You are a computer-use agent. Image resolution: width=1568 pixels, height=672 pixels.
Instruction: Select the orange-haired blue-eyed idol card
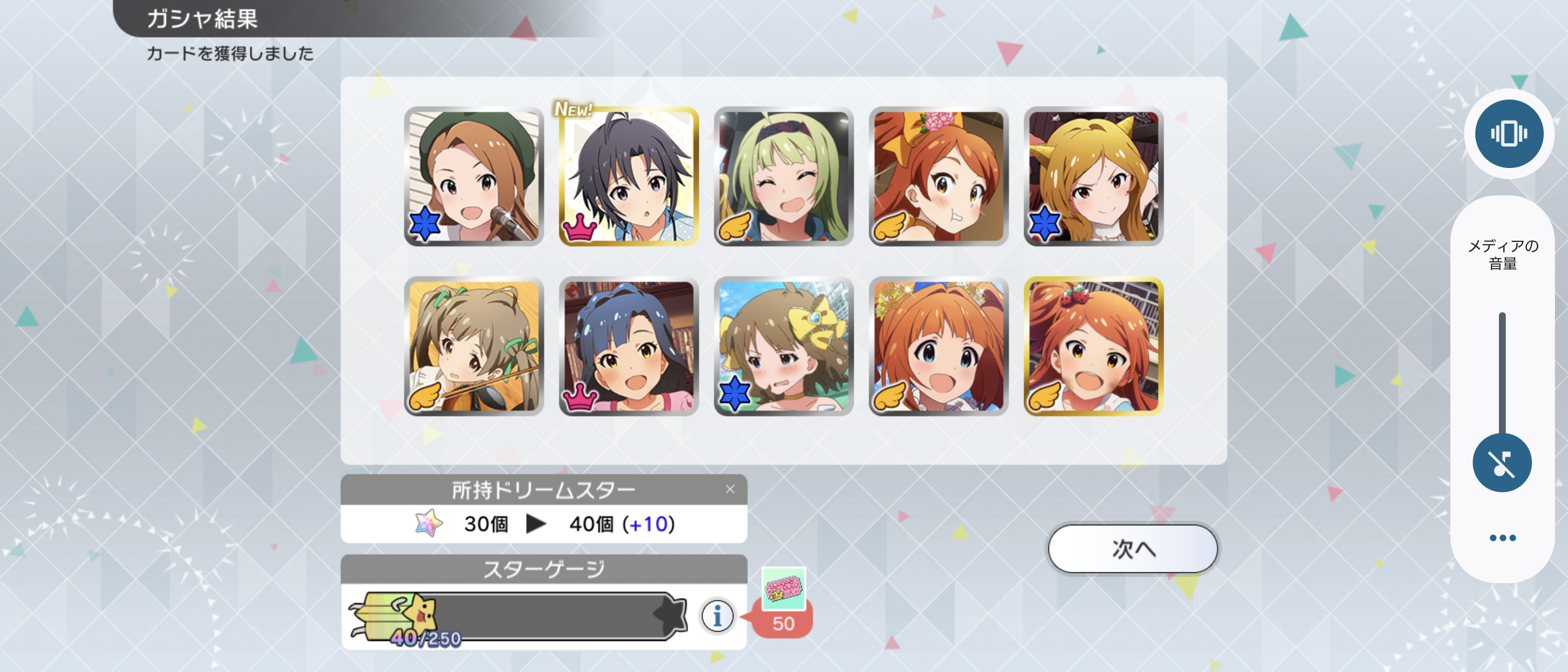coord(938,347)
